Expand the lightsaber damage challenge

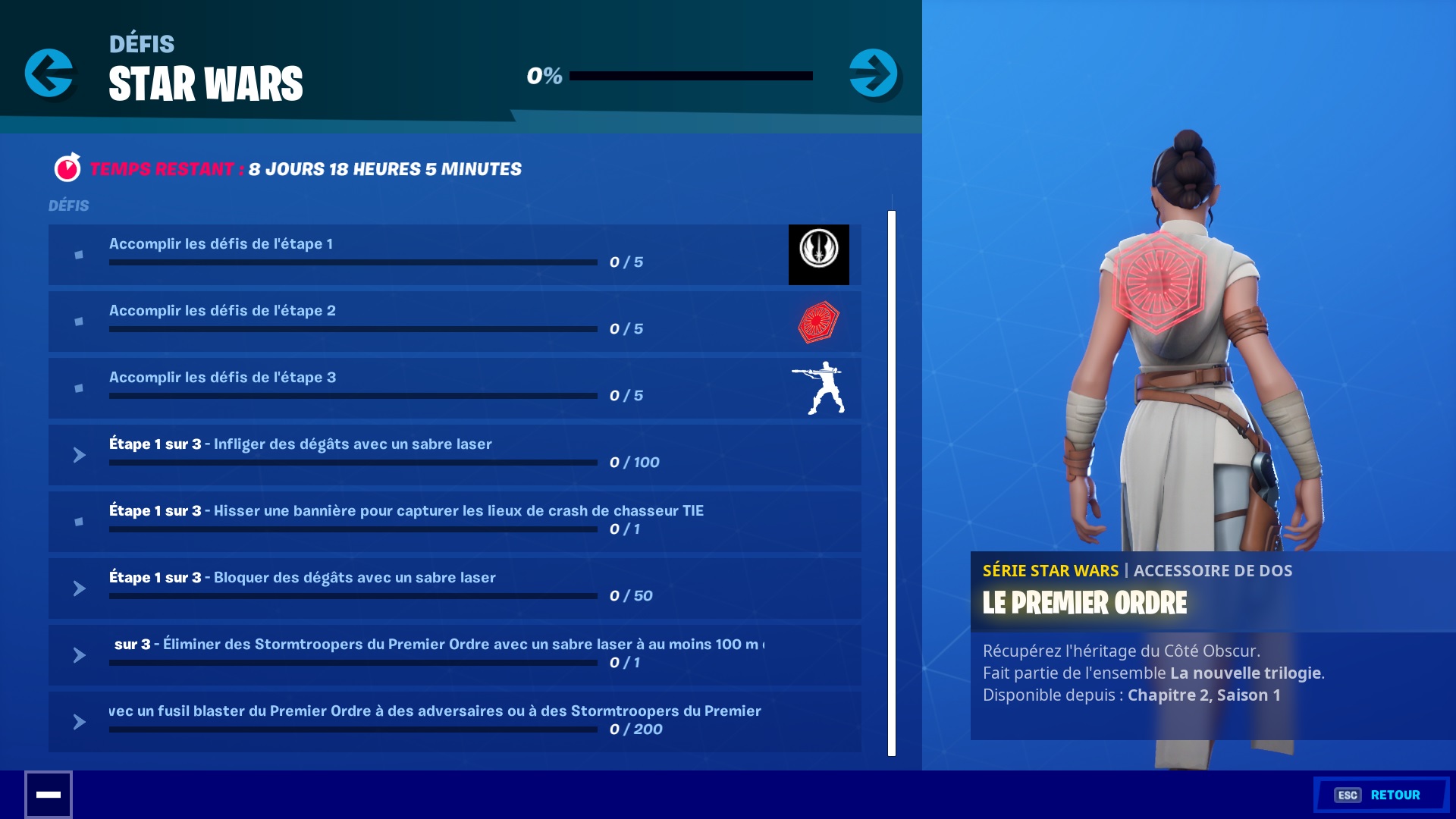click(x=79, y=455)
